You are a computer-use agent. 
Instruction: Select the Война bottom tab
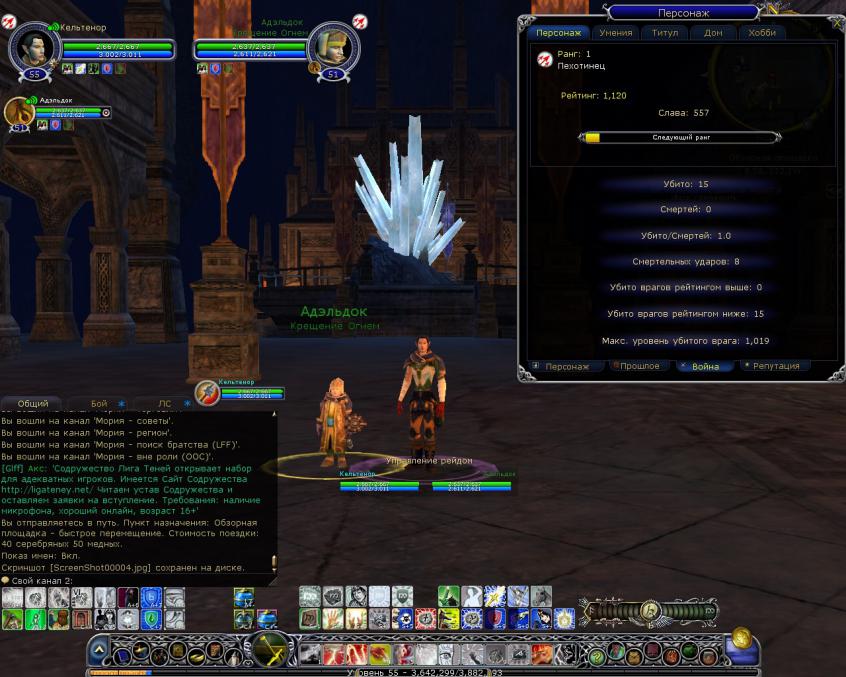click(705, 366)
